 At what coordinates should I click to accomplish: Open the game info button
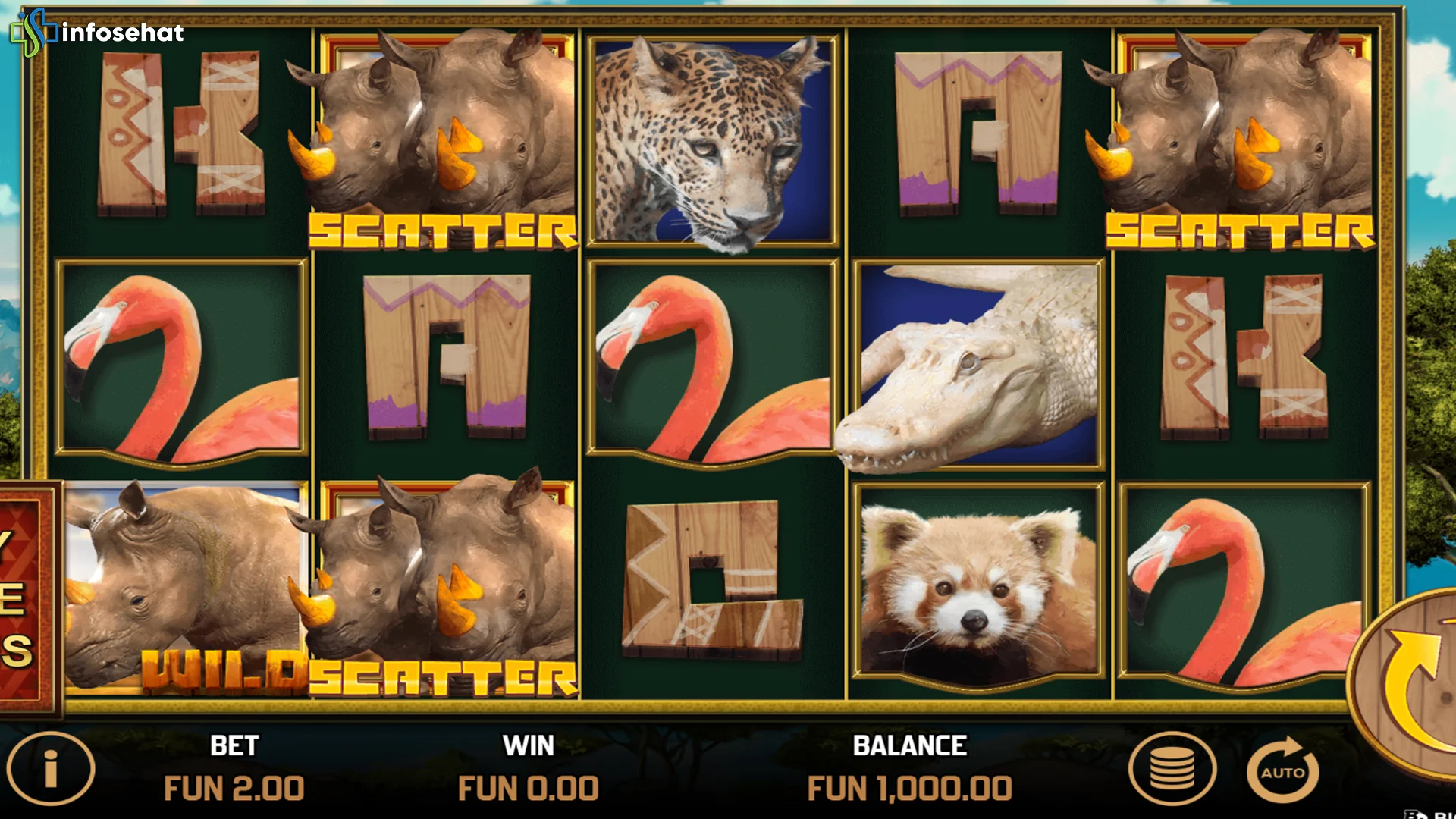pos(51,769)
